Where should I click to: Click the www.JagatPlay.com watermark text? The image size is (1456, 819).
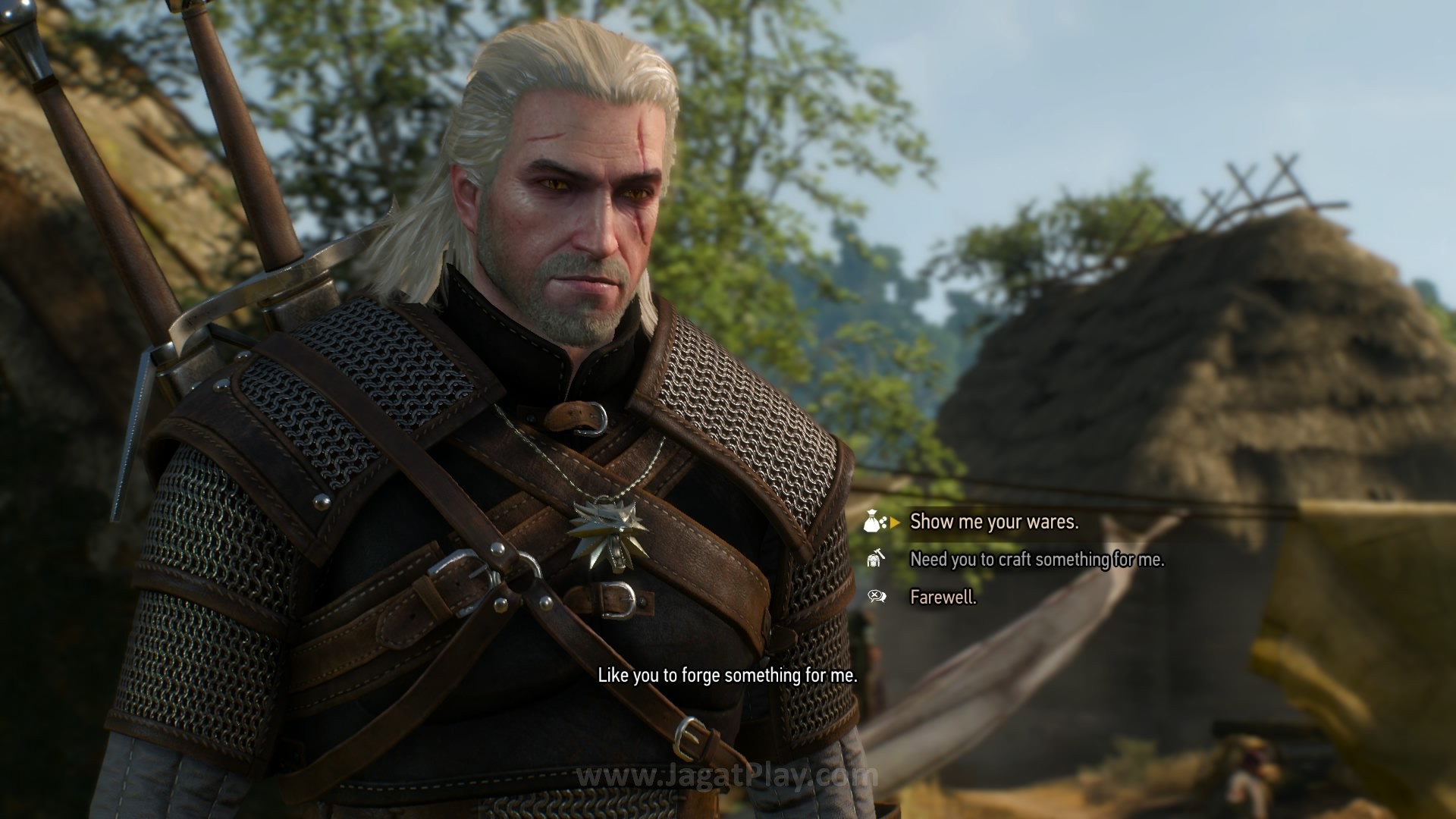pyautogui.click(x=726, y=775)
